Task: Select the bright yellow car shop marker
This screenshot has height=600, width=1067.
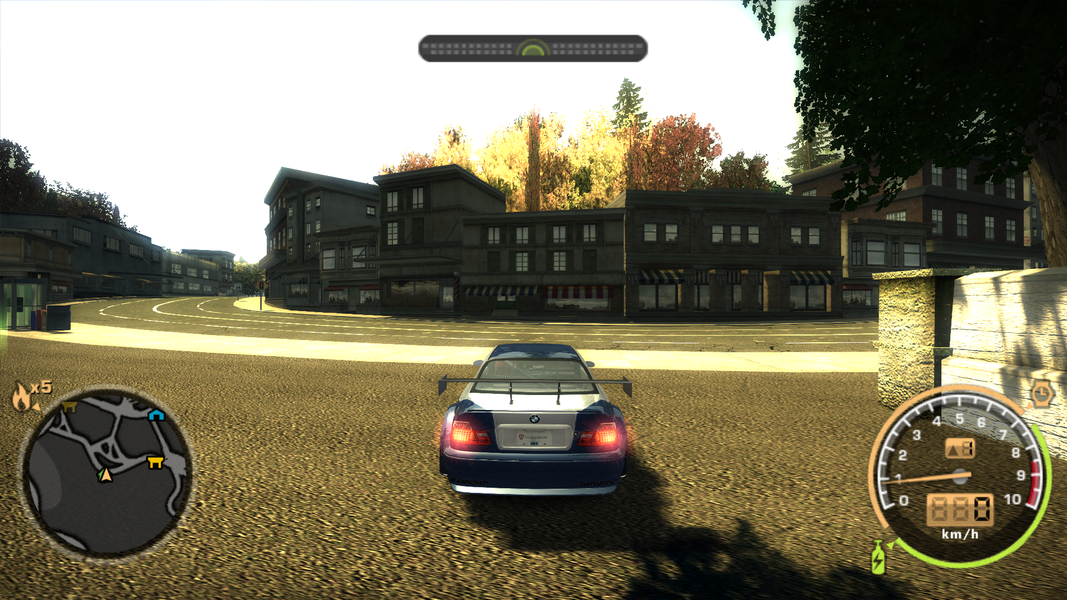Action: tap(155, 462)
